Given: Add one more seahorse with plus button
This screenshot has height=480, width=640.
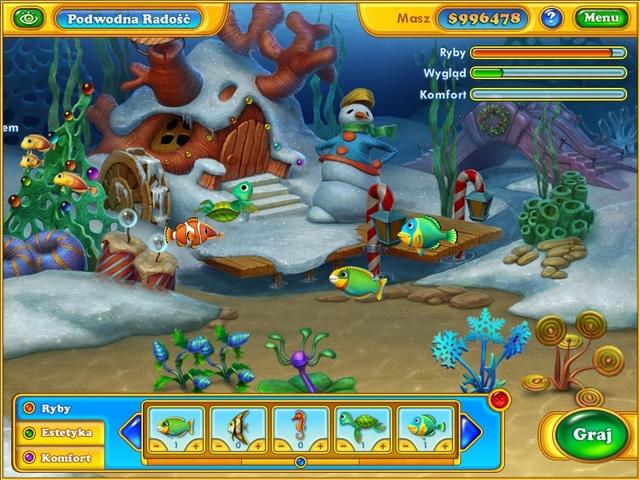Looking at the screenshot, I should pos(321,445).
